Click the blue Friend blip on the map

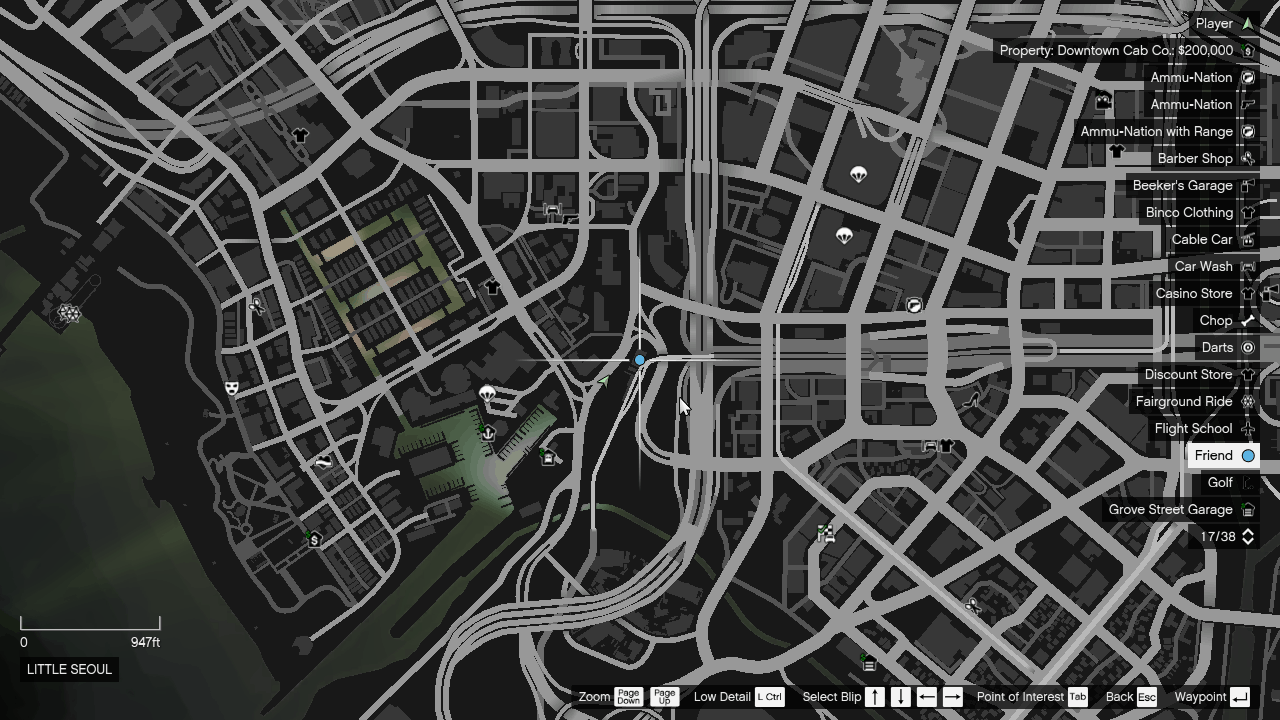tap(639, 360)
